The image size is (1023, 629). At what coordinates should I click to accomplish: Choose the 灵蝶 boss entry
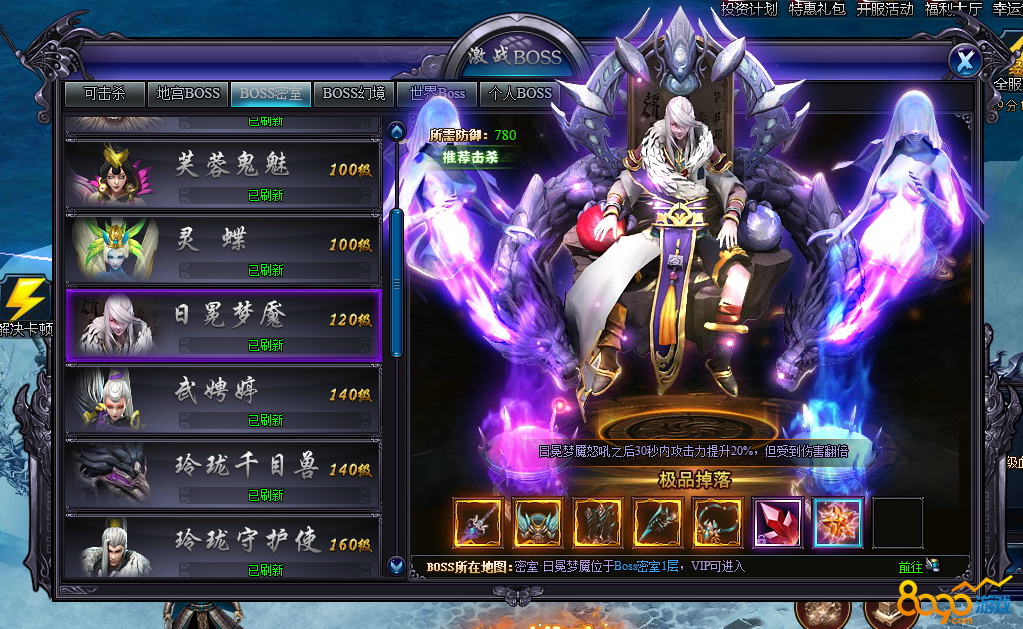(222, 248)
